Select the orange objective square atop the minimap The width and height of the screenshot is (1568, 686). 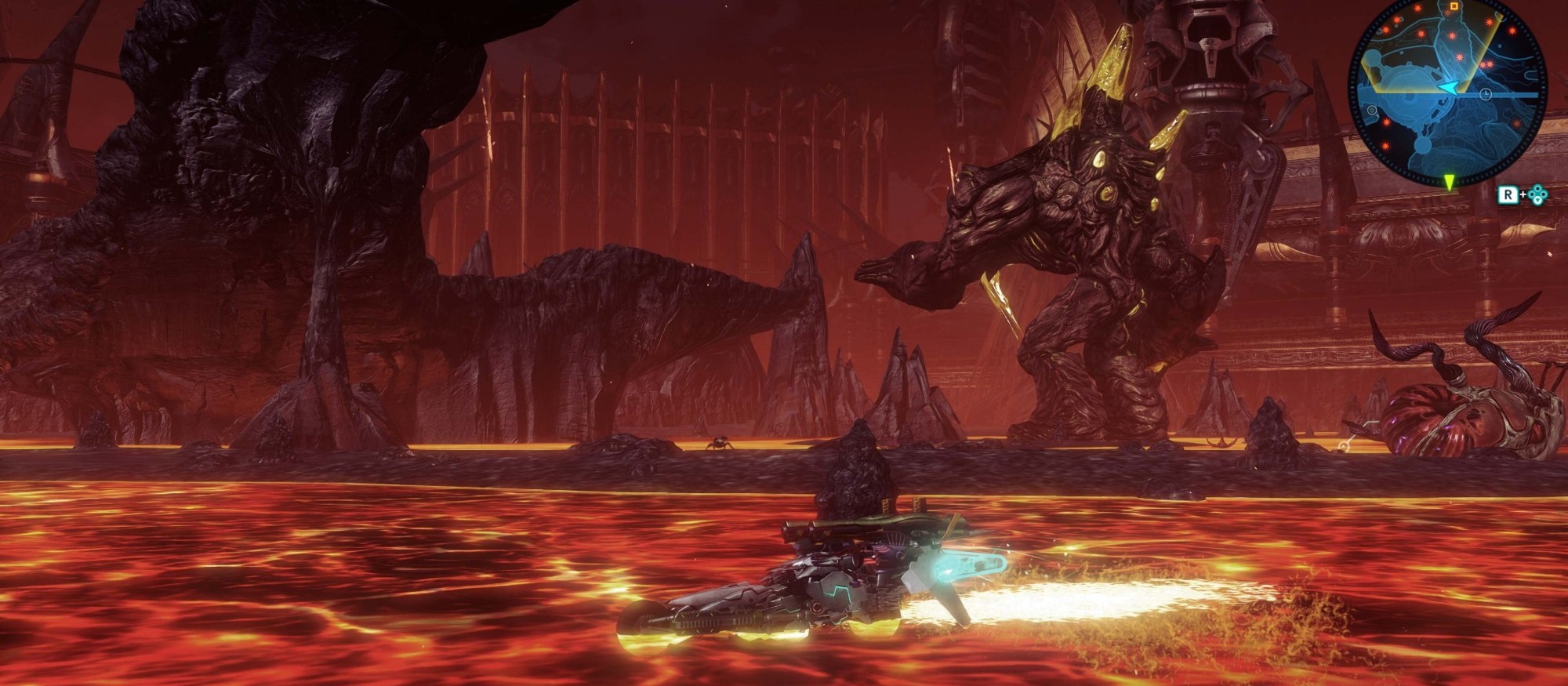[1453, 6]
